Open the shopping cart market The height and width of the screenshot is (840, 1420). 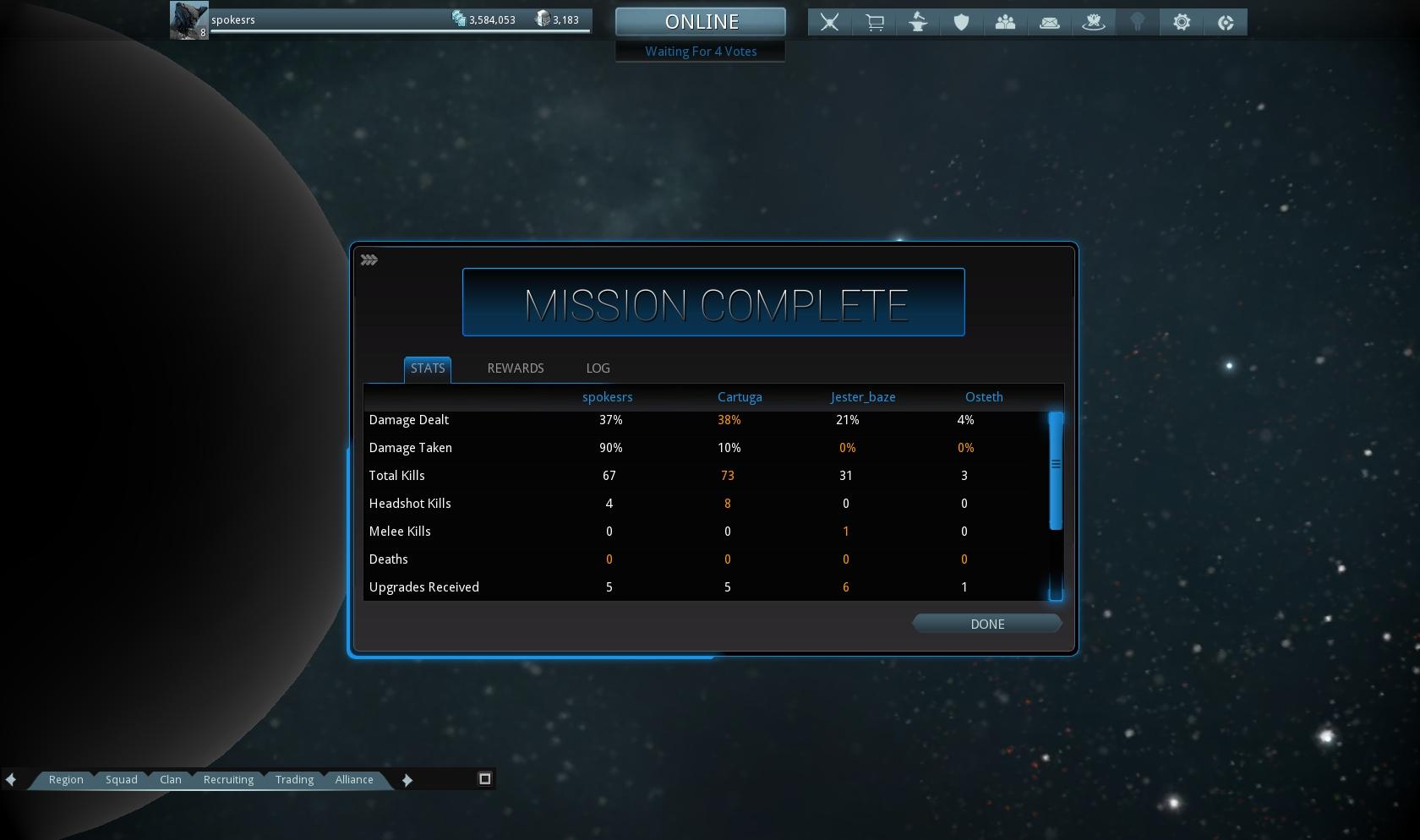point(874,22)
